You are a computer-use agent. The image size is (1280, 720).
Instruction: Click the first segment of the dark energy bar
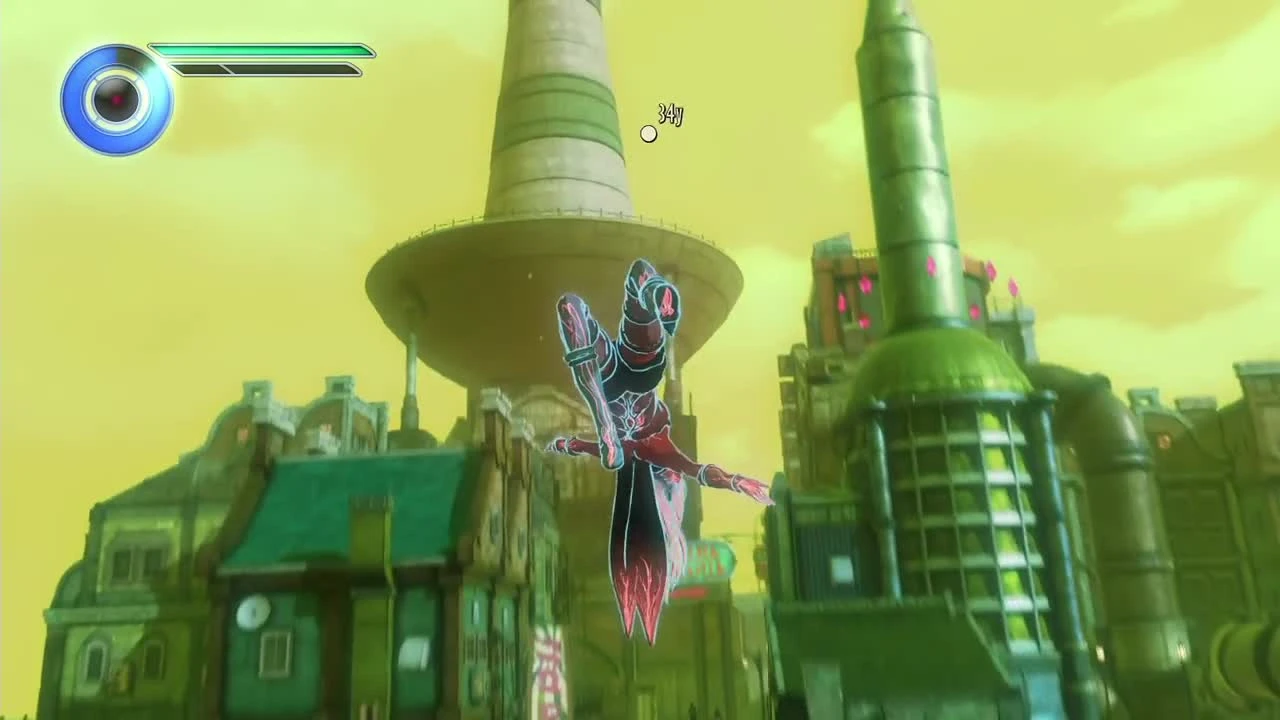pos(198,68)
